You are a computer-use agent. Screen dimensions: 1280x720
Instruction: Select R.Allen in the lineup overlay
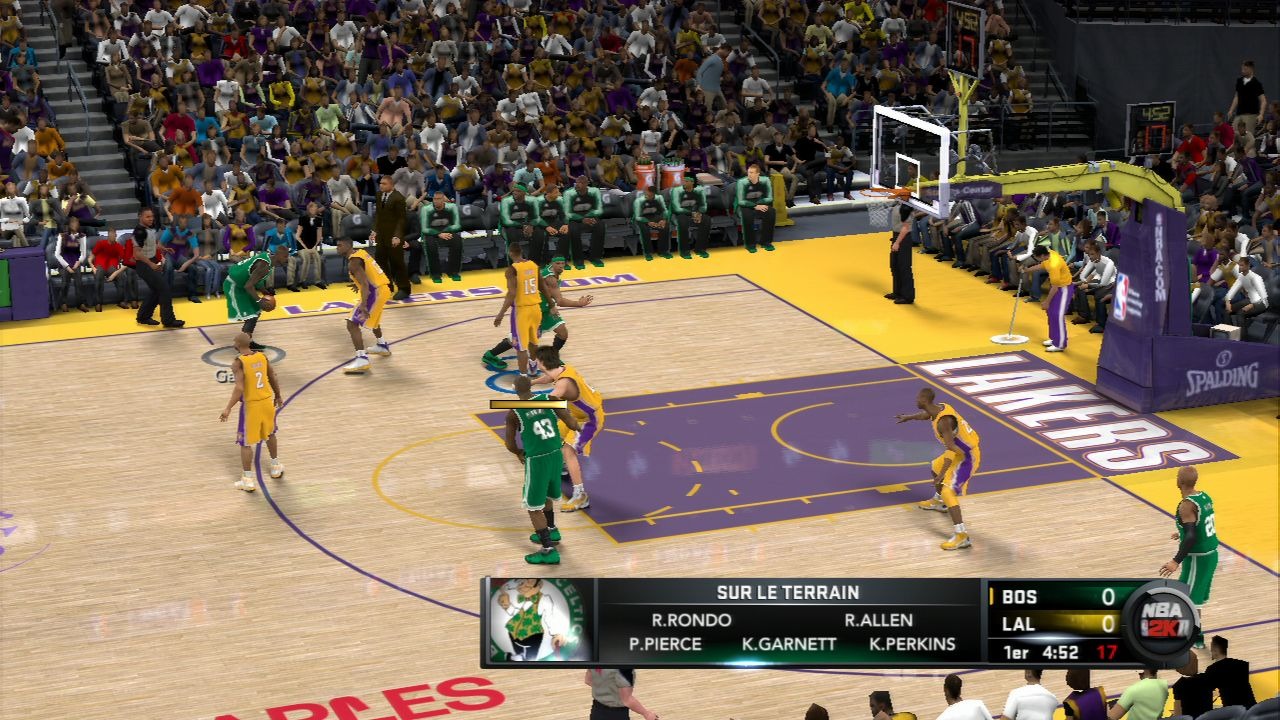[878, 620]
